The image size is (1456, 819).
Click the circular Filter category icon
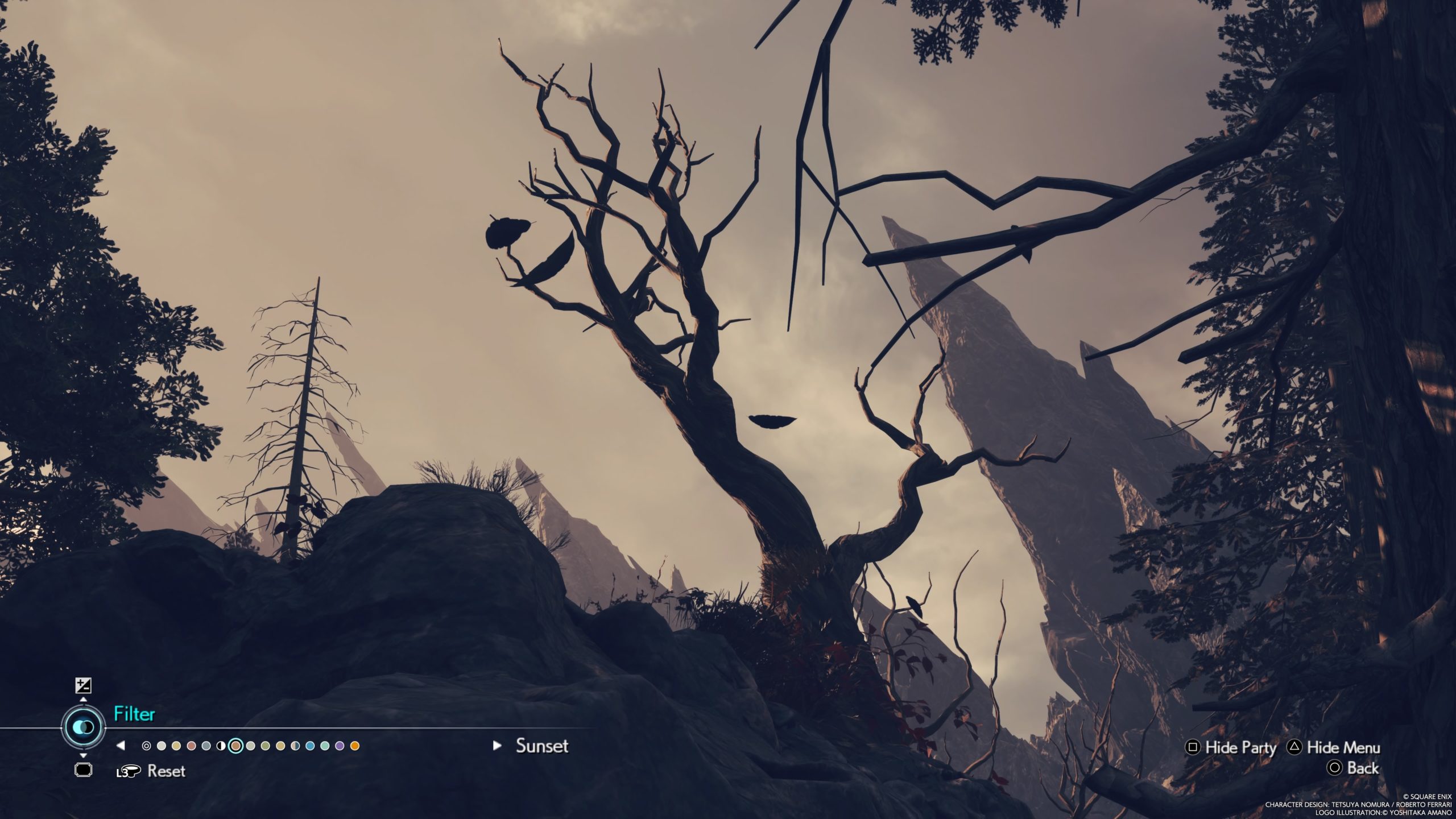tap(84, 727)
